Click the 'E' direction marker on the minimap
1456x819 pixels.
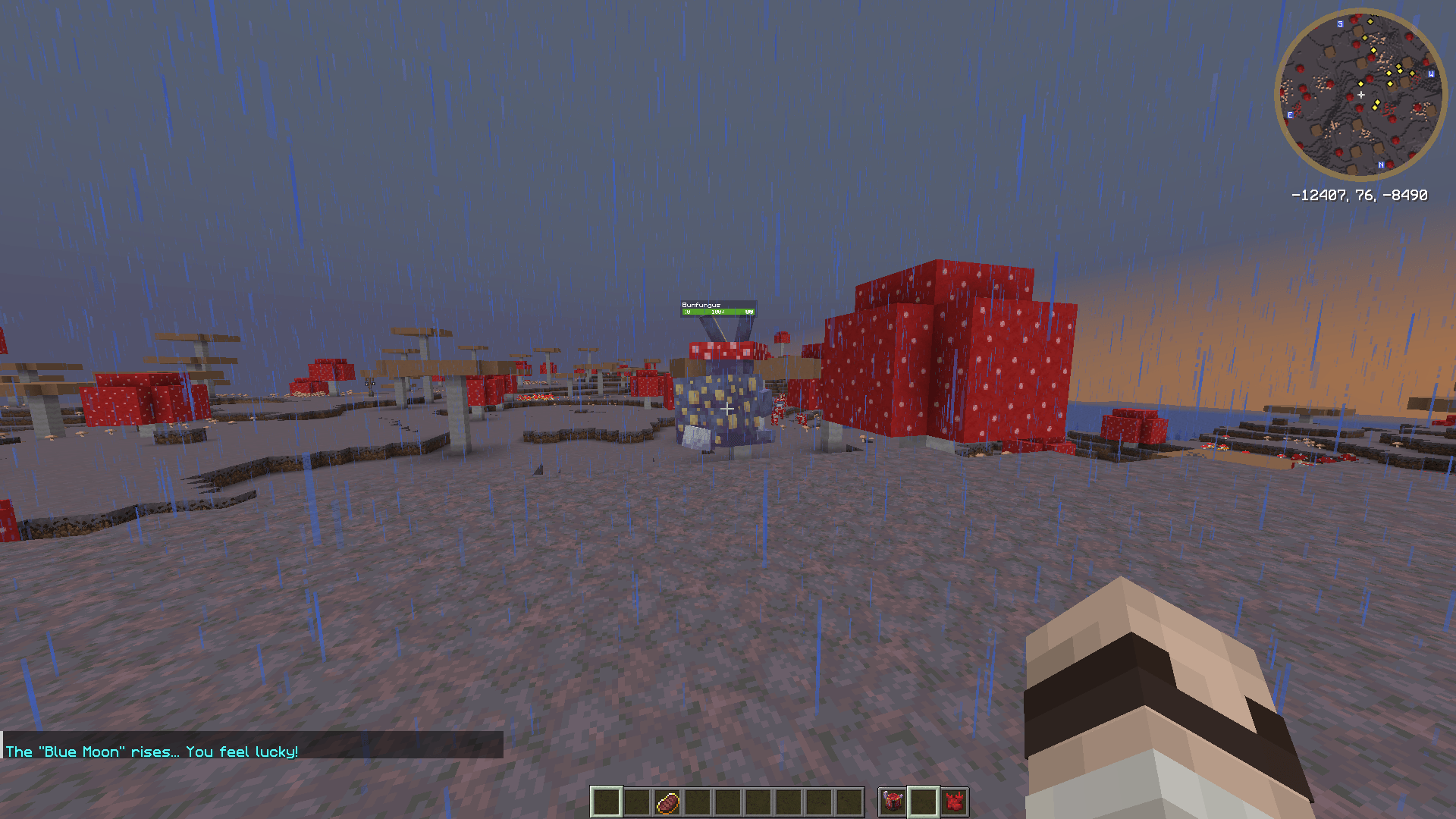pyautogui.click(x=1291, y=114)
